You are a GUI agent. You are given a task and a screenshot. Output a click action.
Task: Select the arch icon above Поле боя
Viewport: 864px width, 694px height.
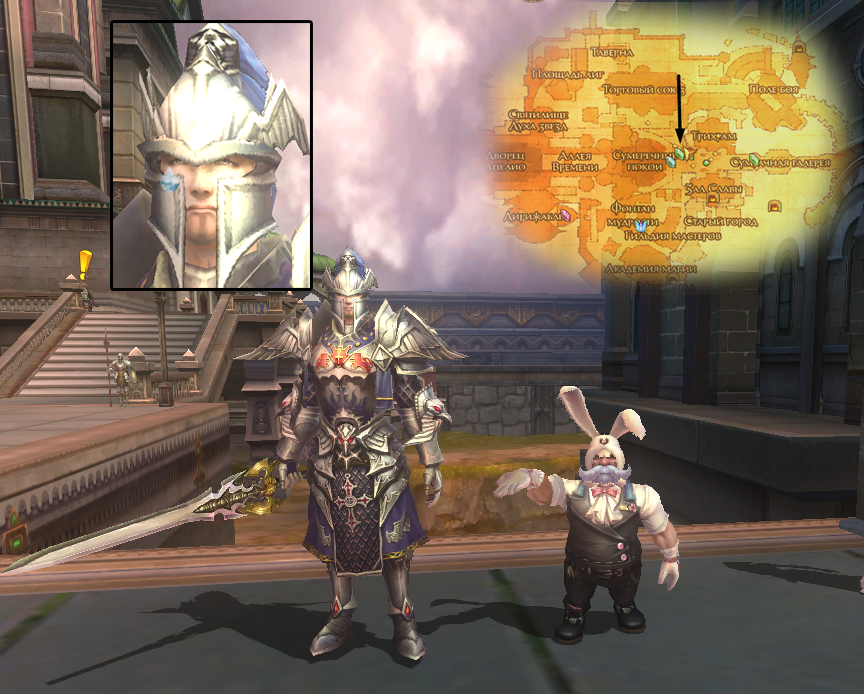click(x=799, y=47)
